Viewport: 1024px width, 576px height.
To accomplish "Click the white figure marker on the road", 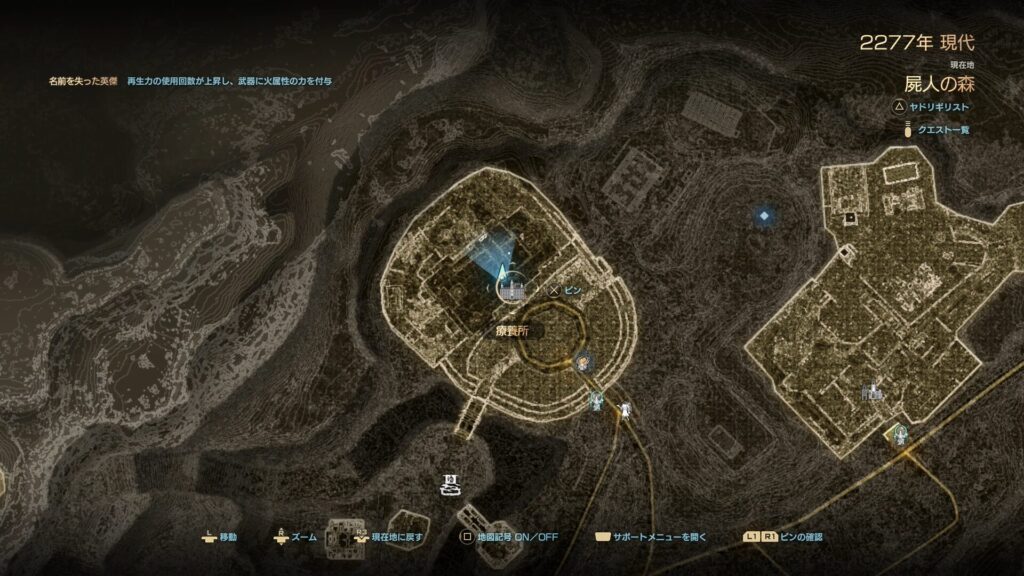I will (x=624, y=408).
